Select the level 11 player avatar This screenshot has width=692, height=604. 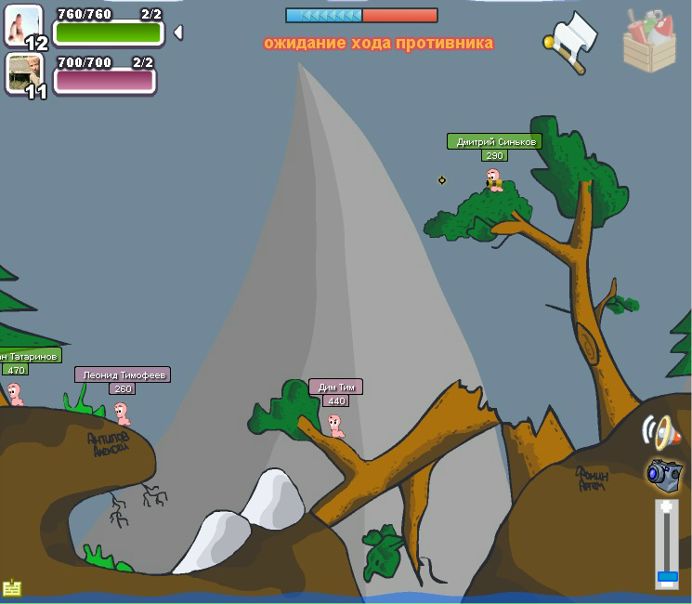[x=24, y=73]
